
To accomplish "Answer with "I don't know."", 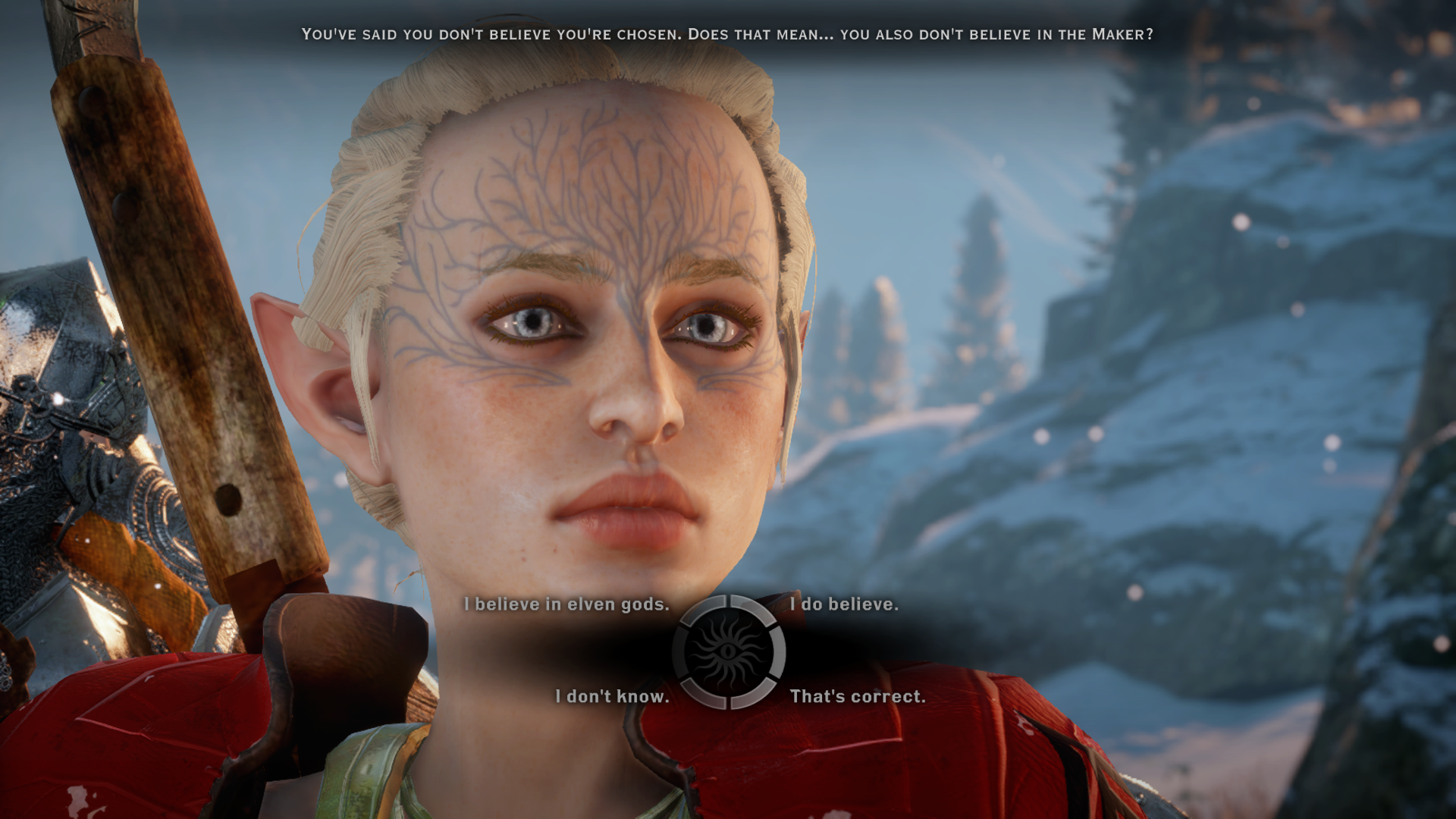I will (612, 696).
